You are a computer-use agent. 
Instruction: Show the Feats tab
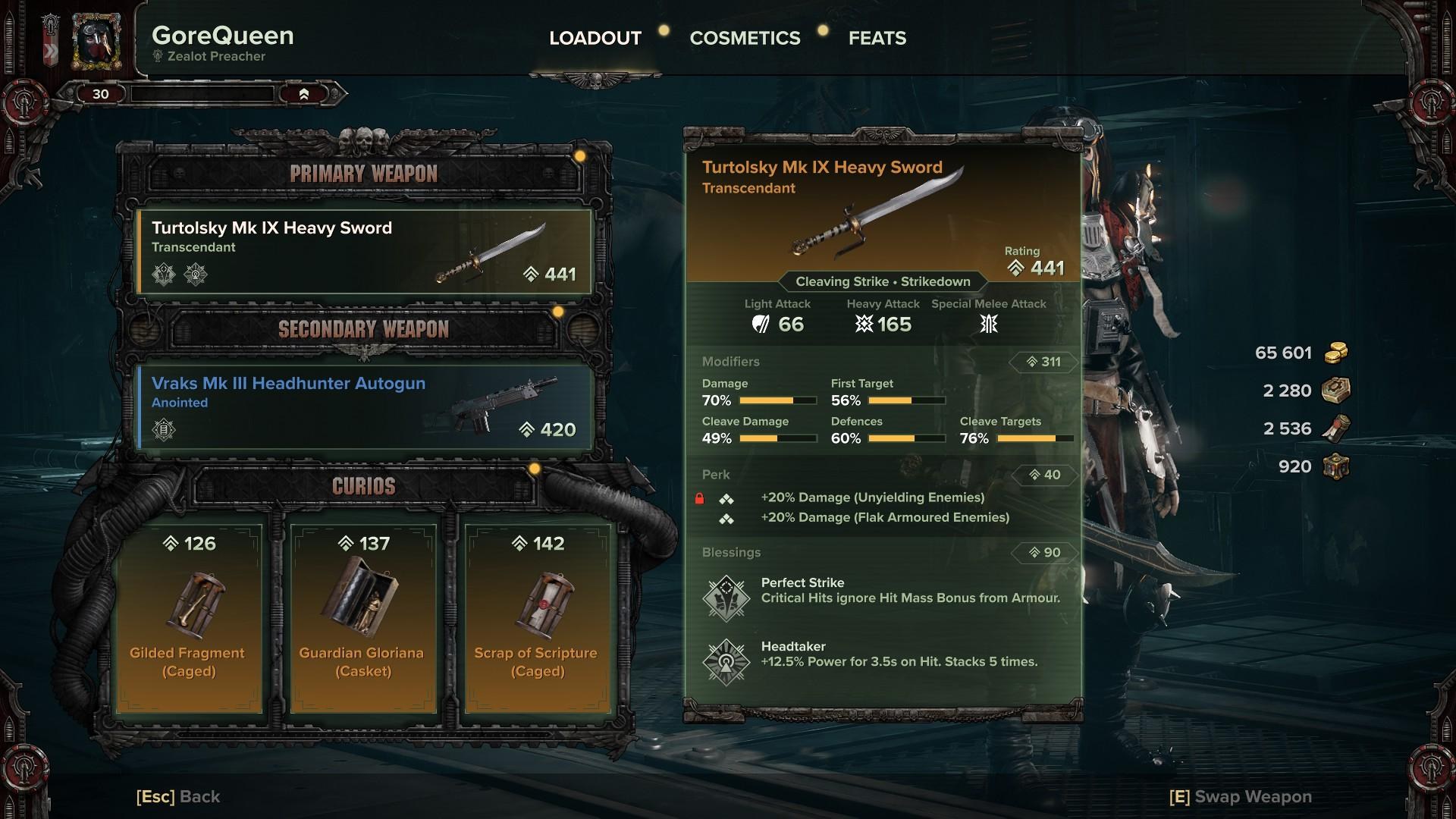click(877, 38)
